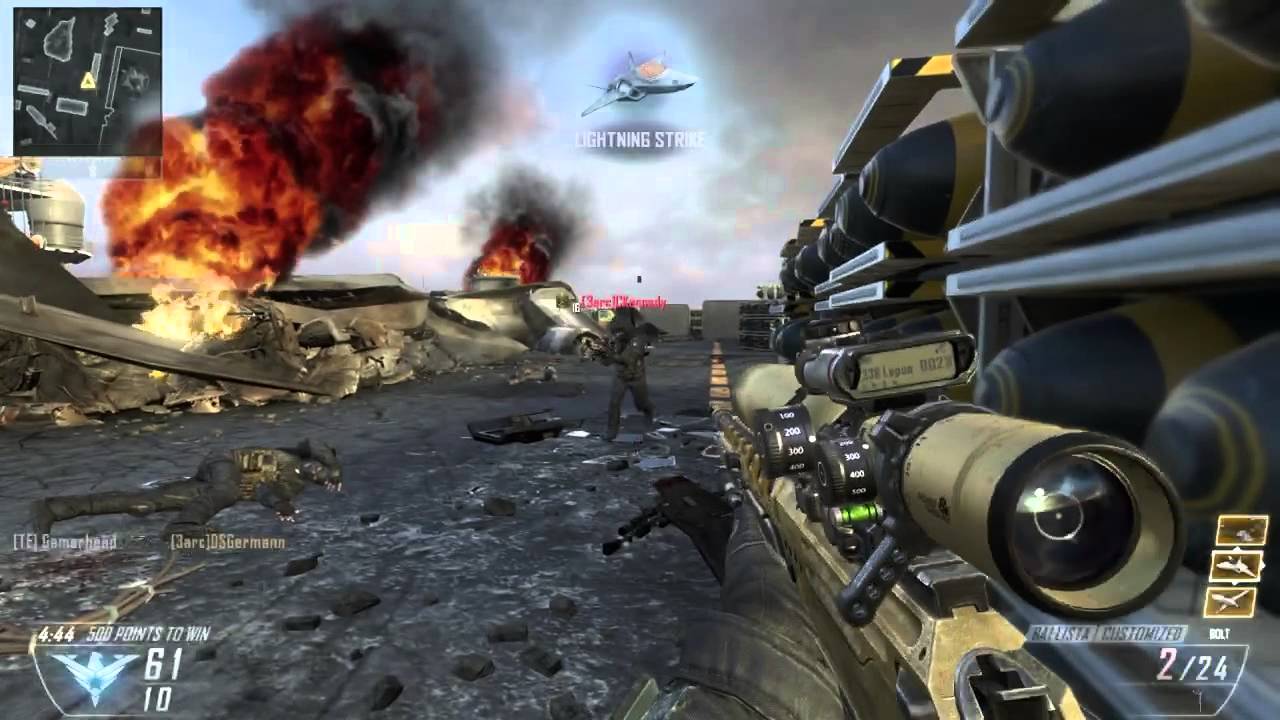1280x720 pixels.
Task: Click the minimap in the corner
Action: pyautogui.click(x=87, y=81)
